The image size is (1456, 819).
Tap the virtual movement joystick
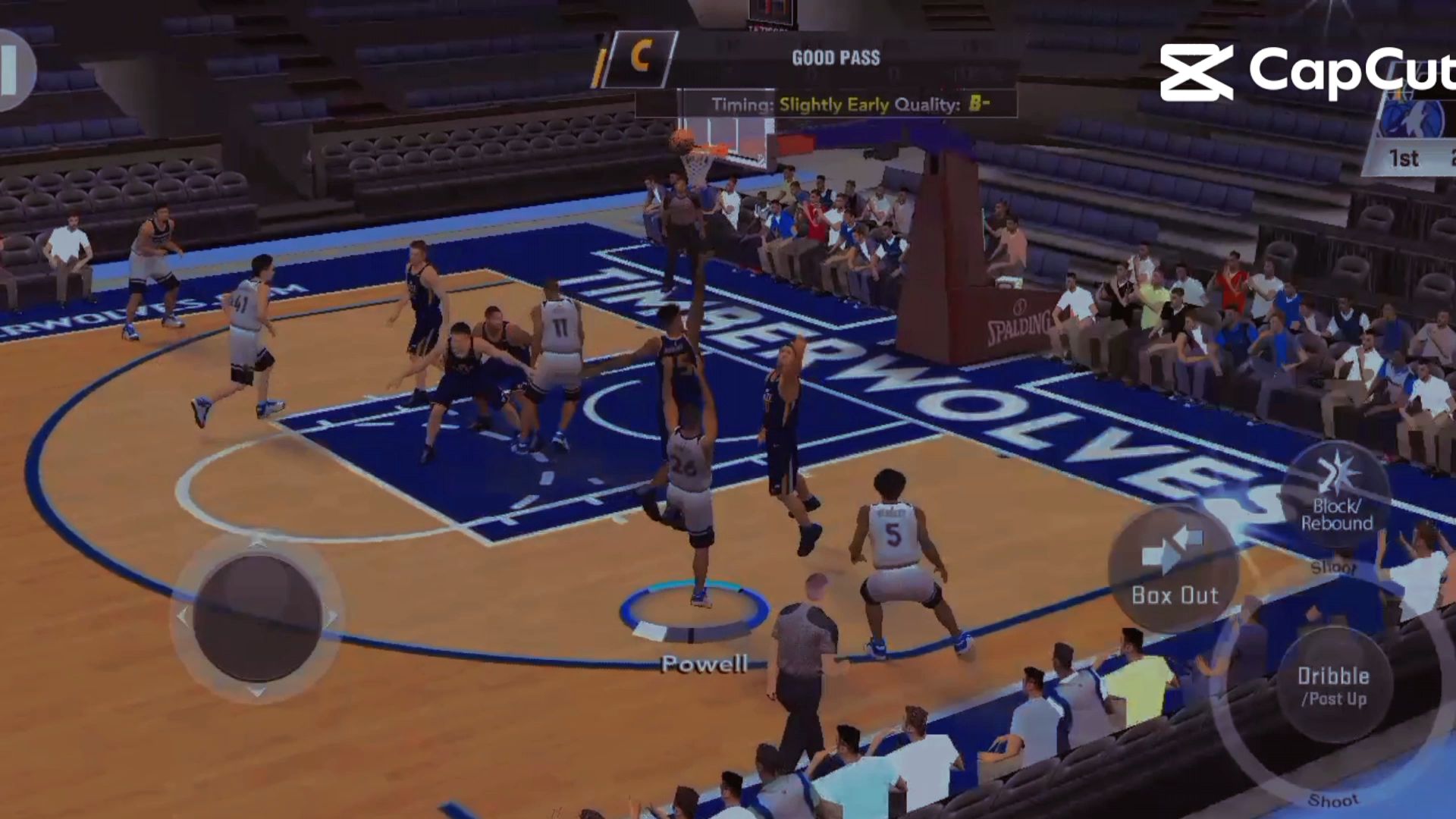[x=257, y=617]
